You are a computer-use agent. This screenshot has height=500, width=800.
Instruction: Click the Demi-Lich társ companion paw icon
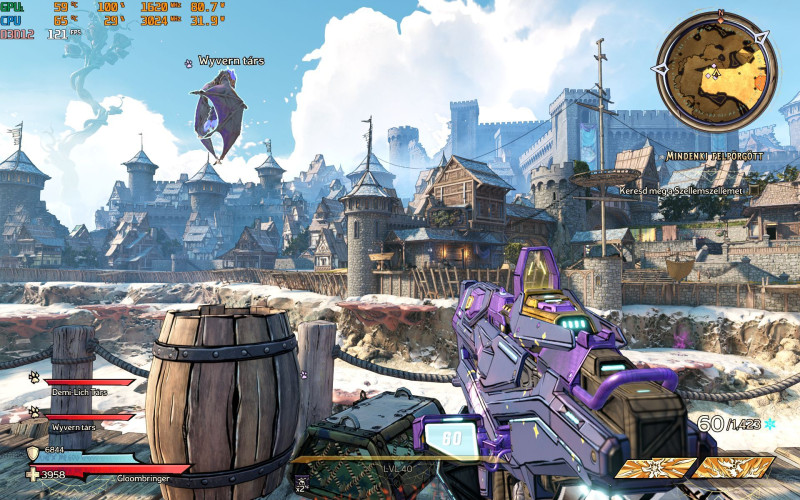(x=34, y=378)
